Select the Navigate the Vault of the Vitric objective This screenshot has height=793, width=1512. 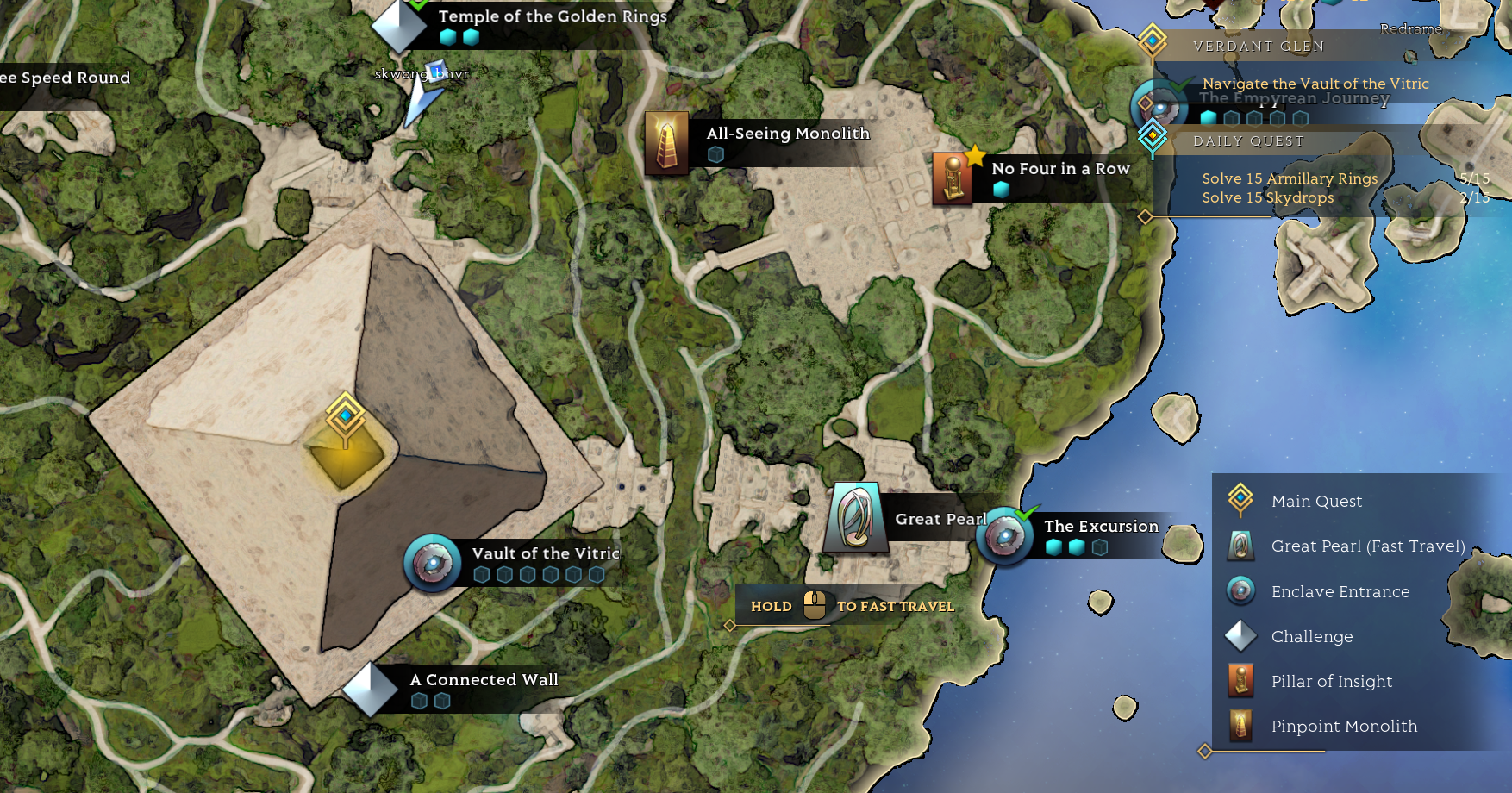point(1315,84)
